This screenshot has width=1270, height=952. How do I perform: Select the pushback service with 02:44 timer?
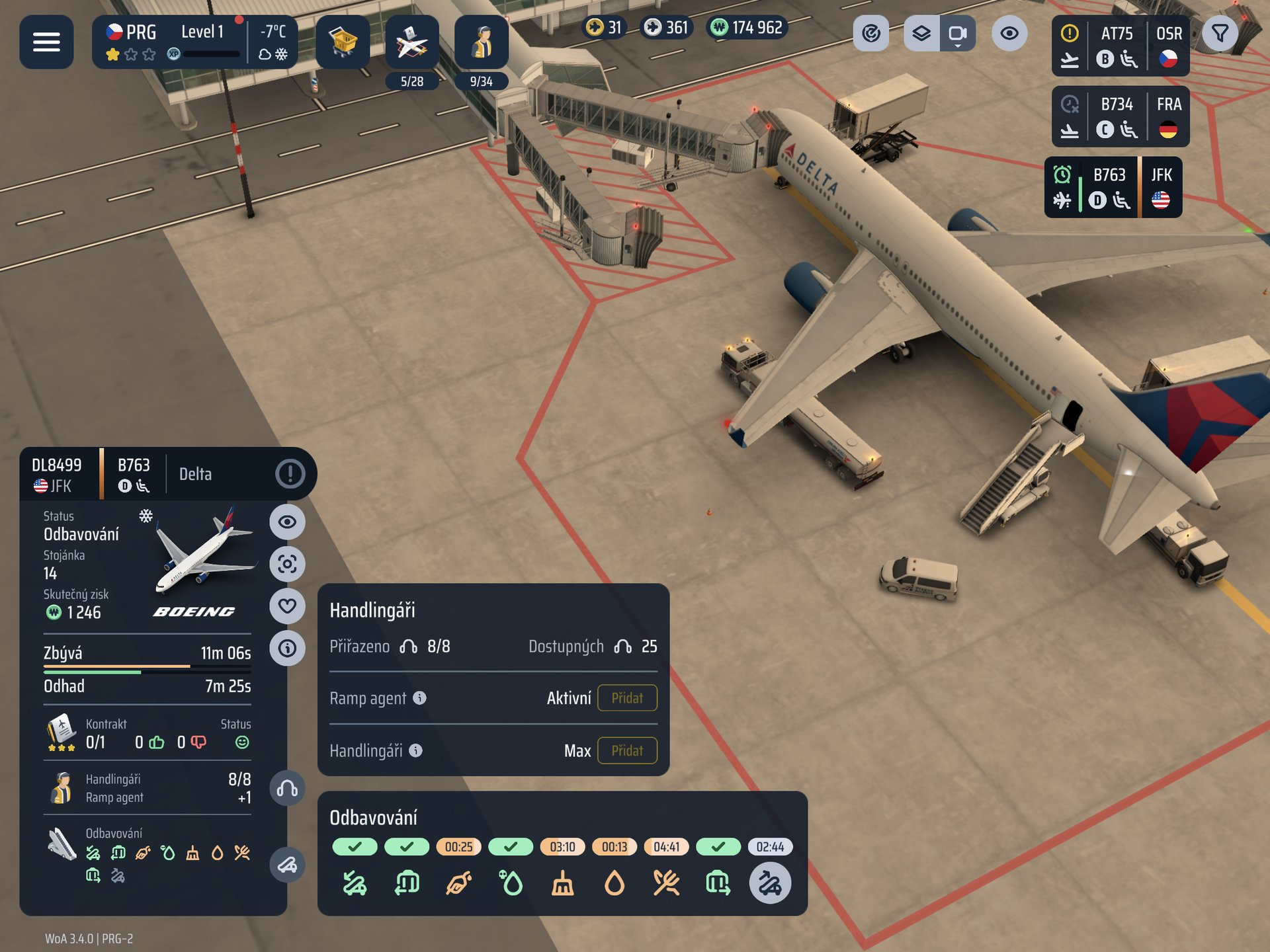point(770,883)
